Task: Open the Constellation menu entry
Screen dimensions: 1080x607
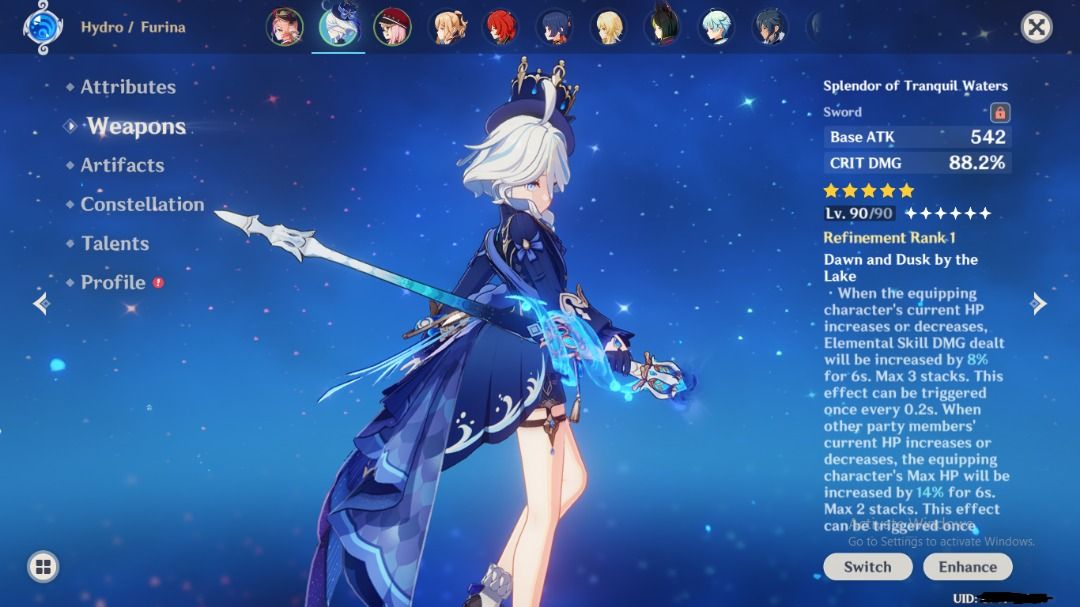Action: click(x=142, y=204)
